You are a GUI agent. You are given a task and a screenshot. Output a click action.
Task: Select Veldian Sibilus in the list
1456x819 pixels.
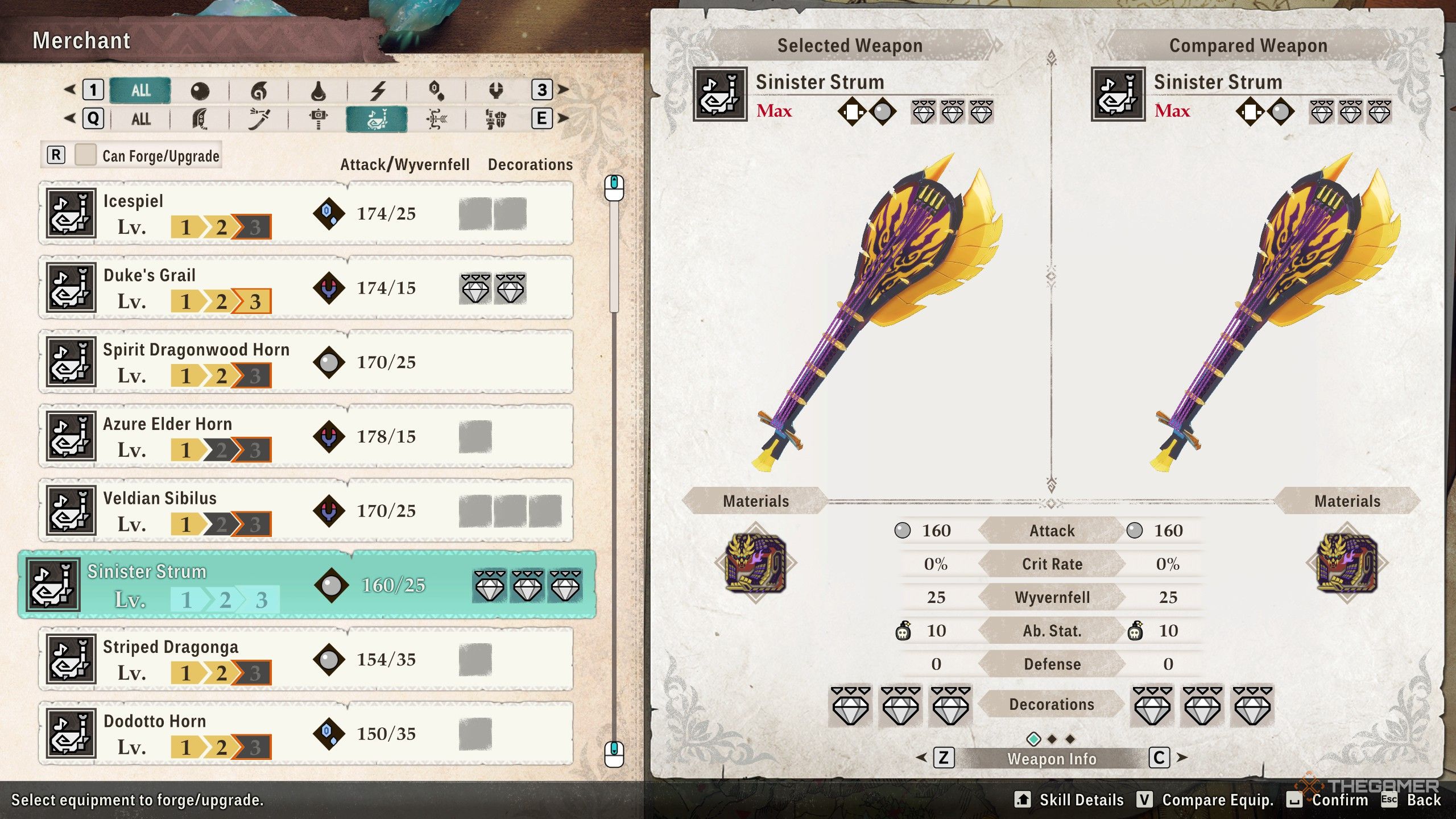click(305, 511)
